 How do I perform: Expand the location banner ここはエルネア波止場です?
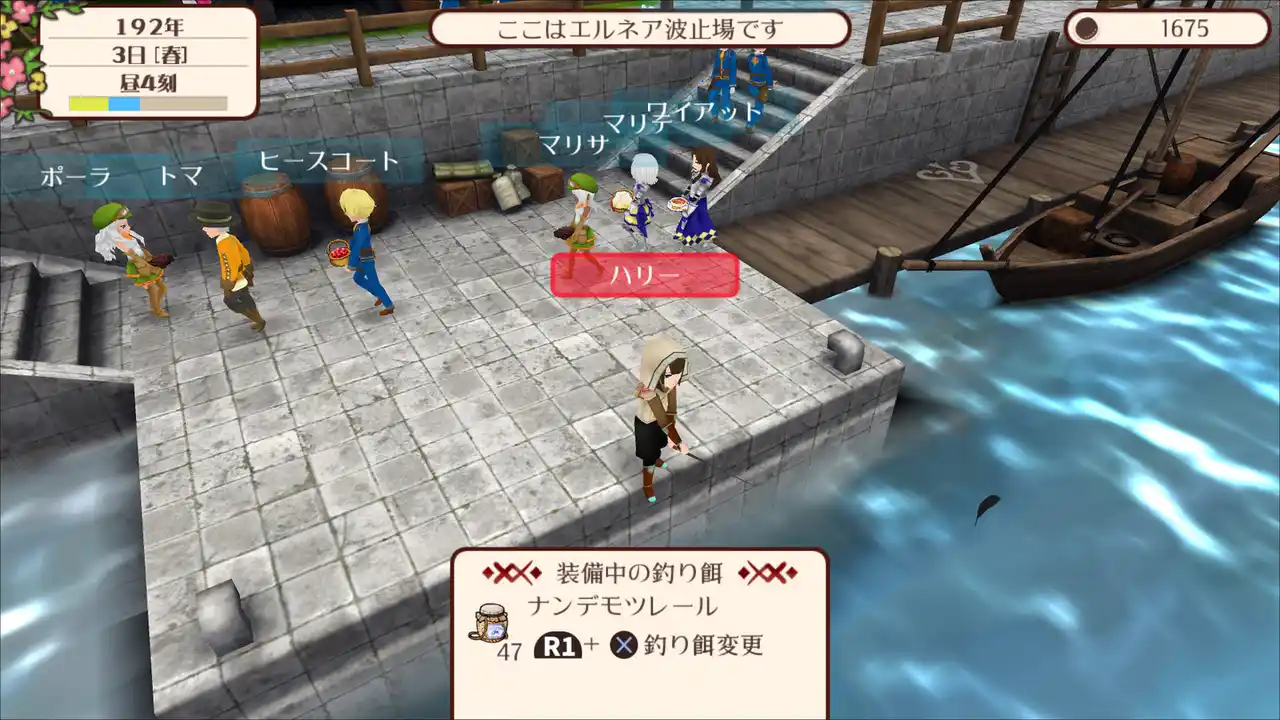point(640,29)
